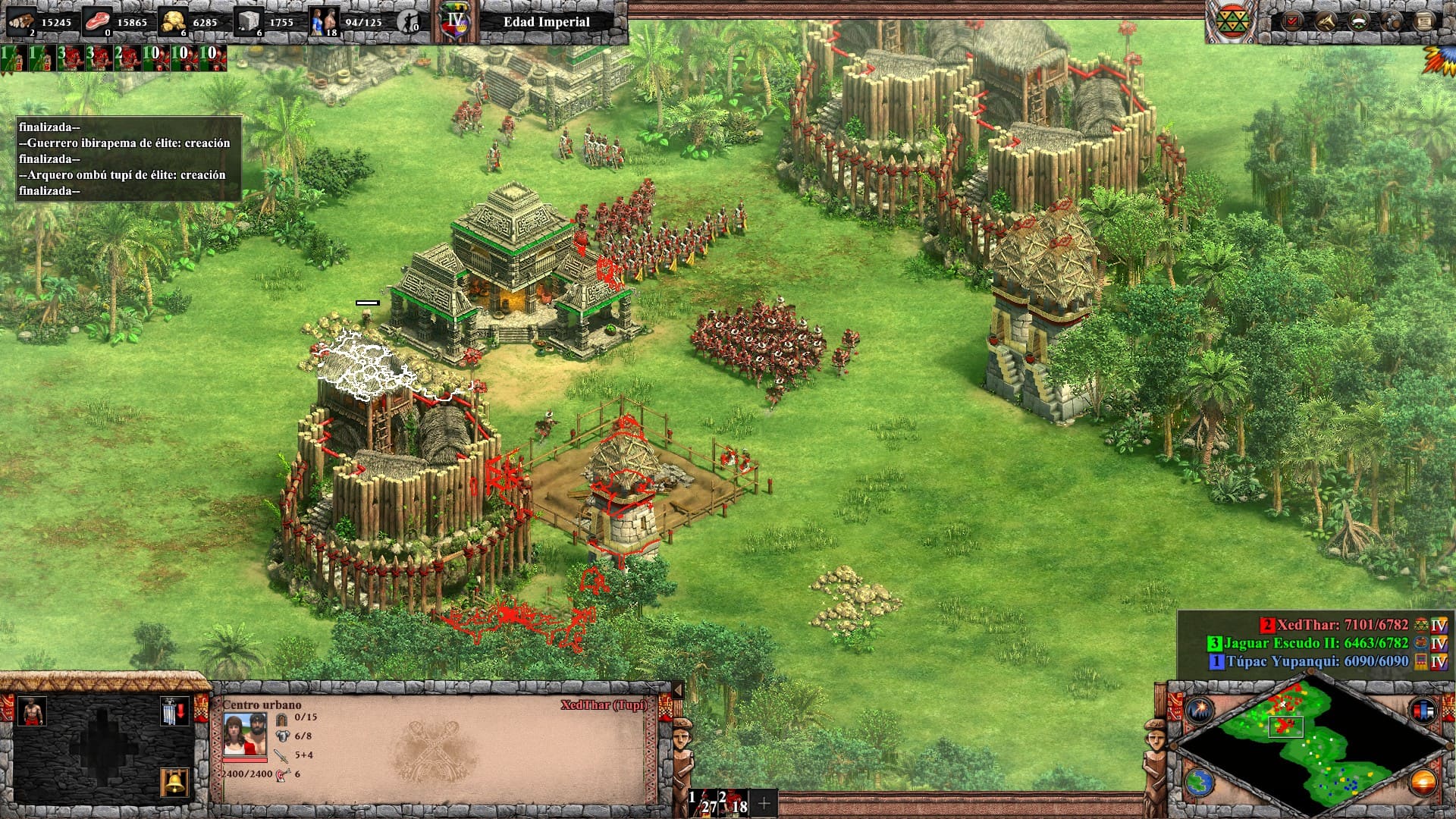Click the idle villager button
1456x819 pixels.
tap(409, 23)
